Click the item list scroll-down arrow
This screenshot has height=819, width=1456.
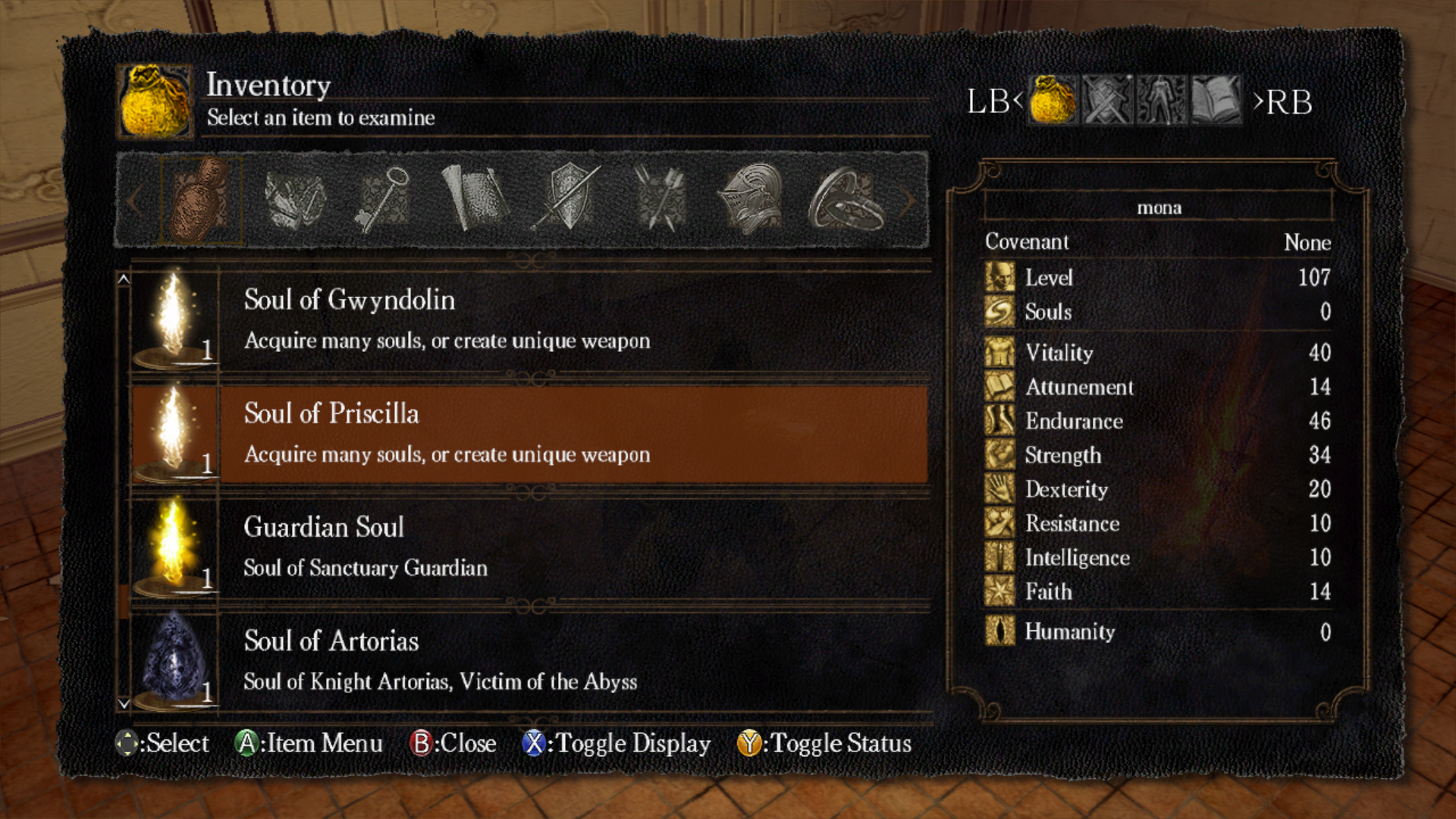tap(124, 704)
